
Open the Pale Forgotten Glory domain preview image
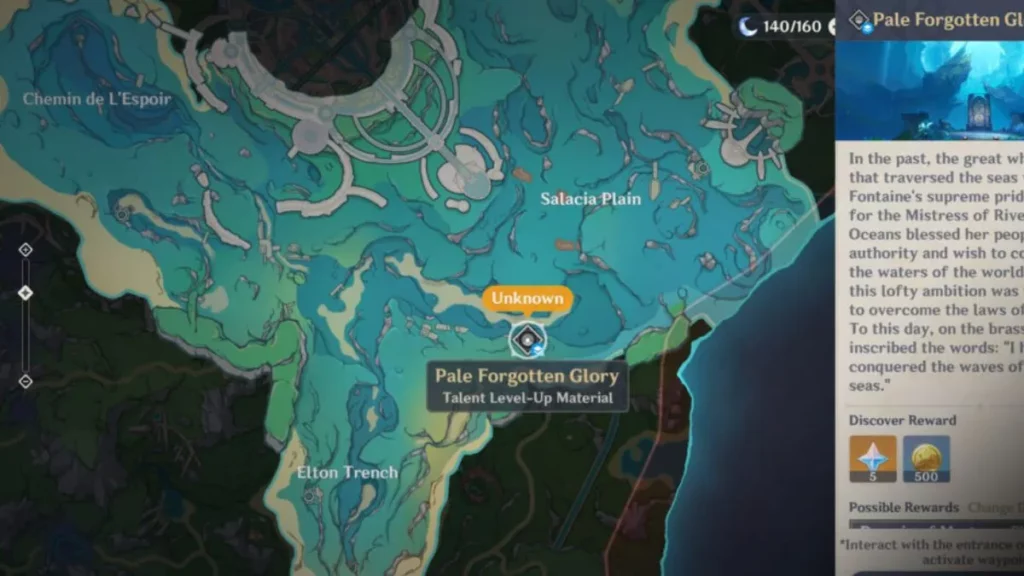click(x=929, y=91)
